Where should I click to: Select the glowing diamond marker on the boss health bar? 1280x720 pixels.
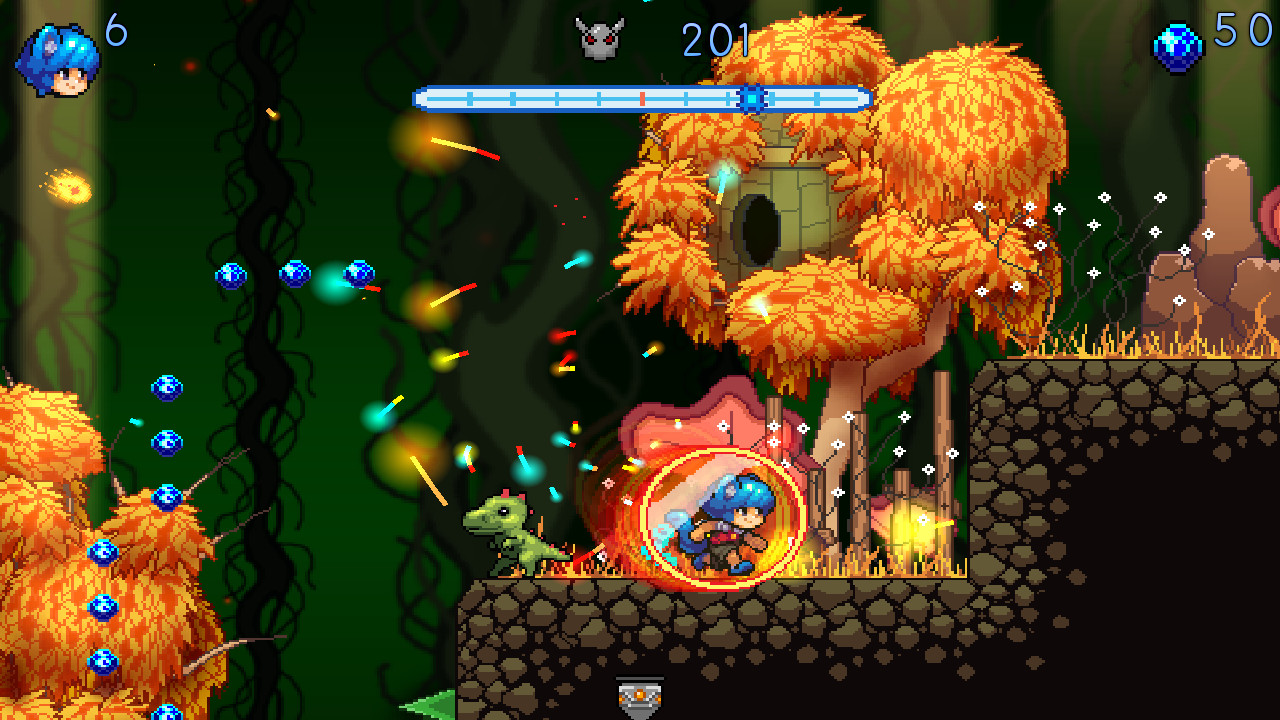tap(751, 98)
